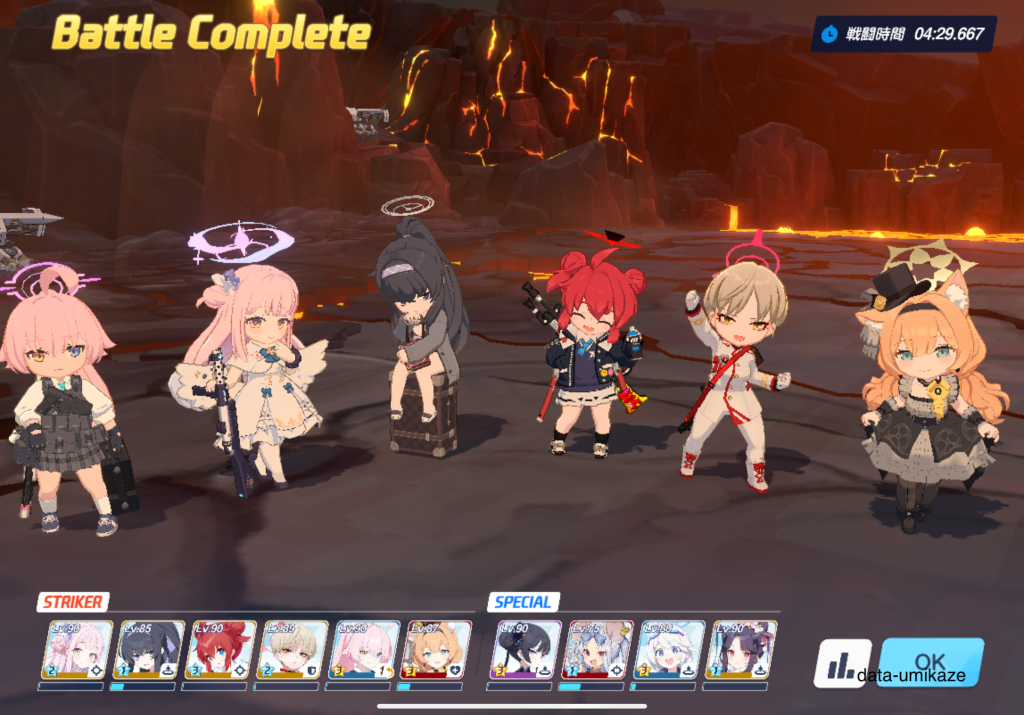This screenshot has width=1024, height=715.
Task: Select the blonde Lv.83 striker portrait
Action: [292, 650]
